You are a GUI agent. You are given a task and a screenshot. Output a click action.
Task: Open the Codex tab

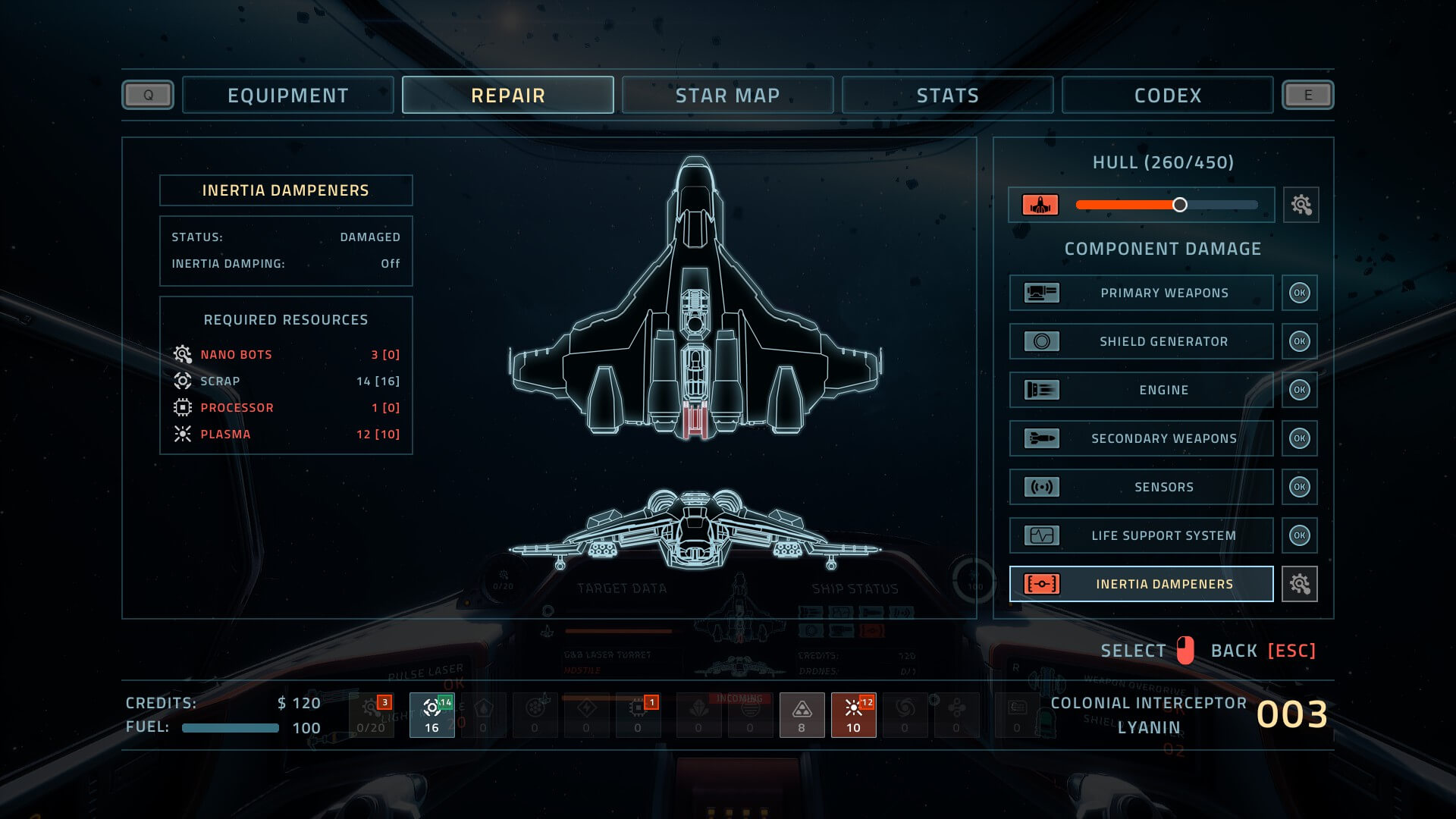coord(1167,95)
